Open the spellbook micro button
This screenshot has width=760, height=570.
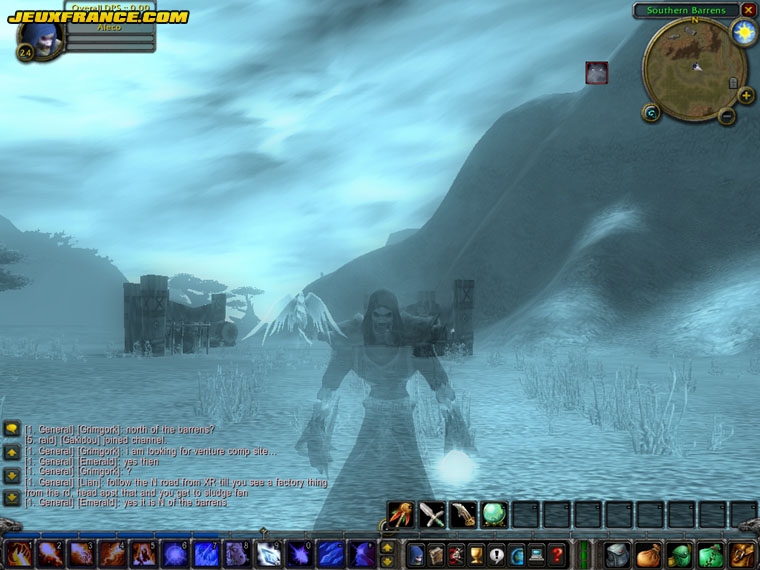436,555
